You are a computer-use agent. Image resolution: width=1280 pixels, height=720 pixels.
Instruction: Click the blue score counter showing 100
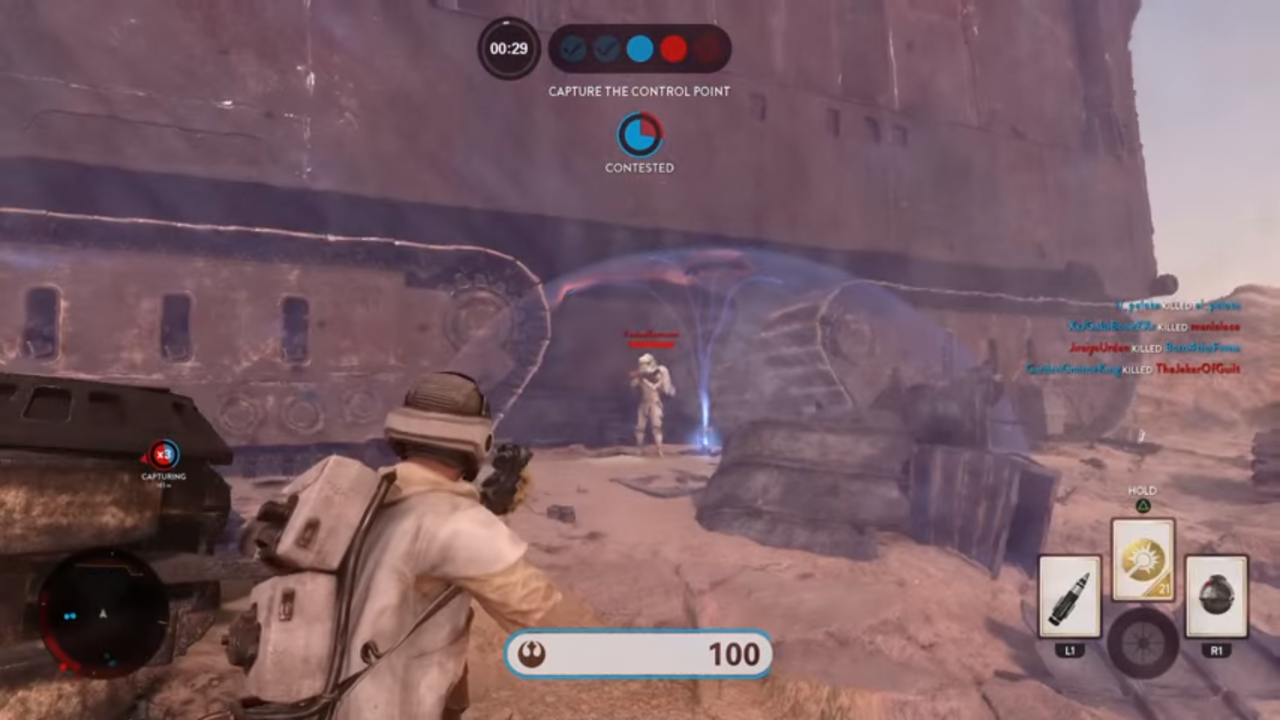[x=735, y=654]
